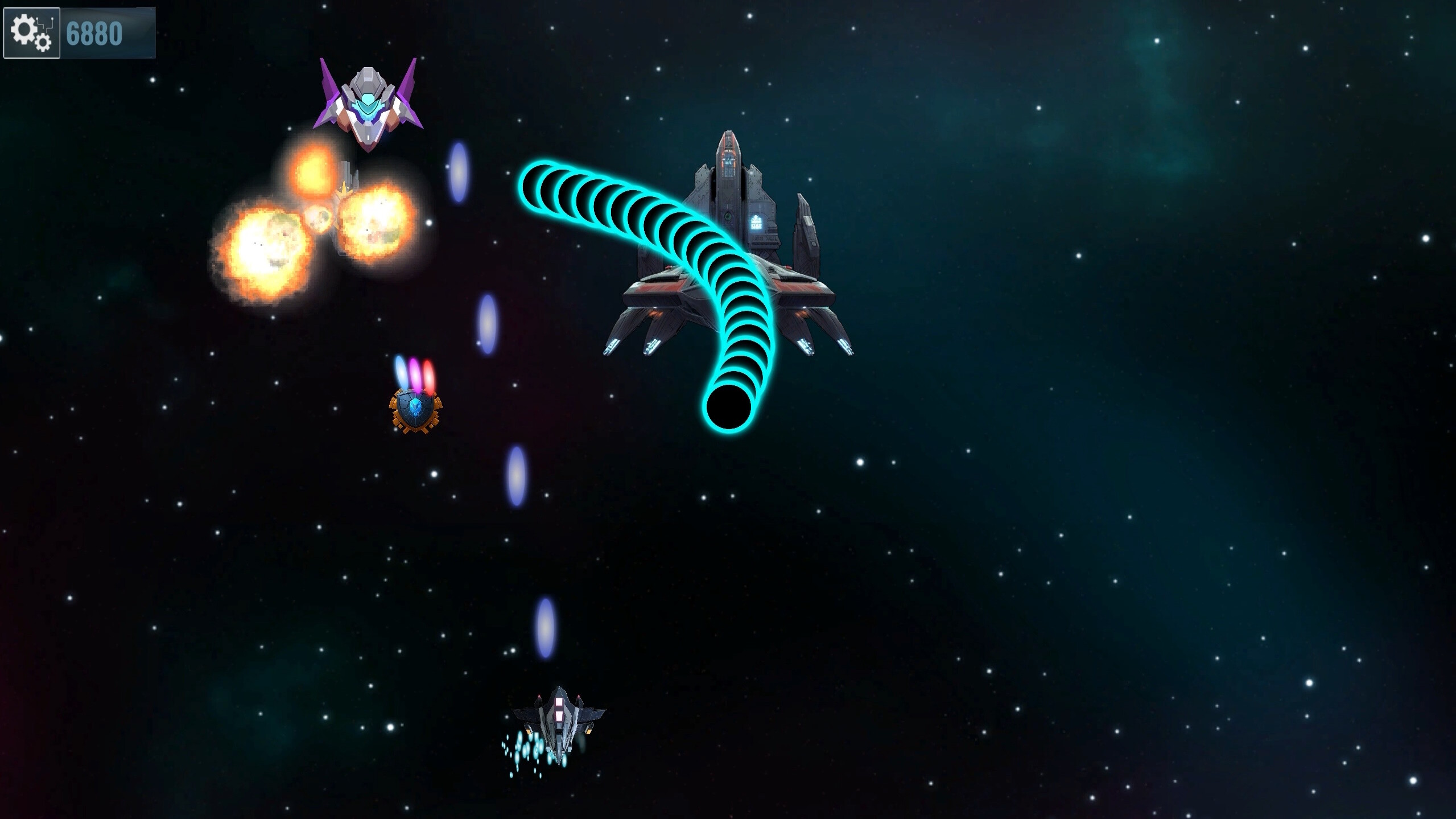Click the score counter showing 6880

[x=95, y=32]
